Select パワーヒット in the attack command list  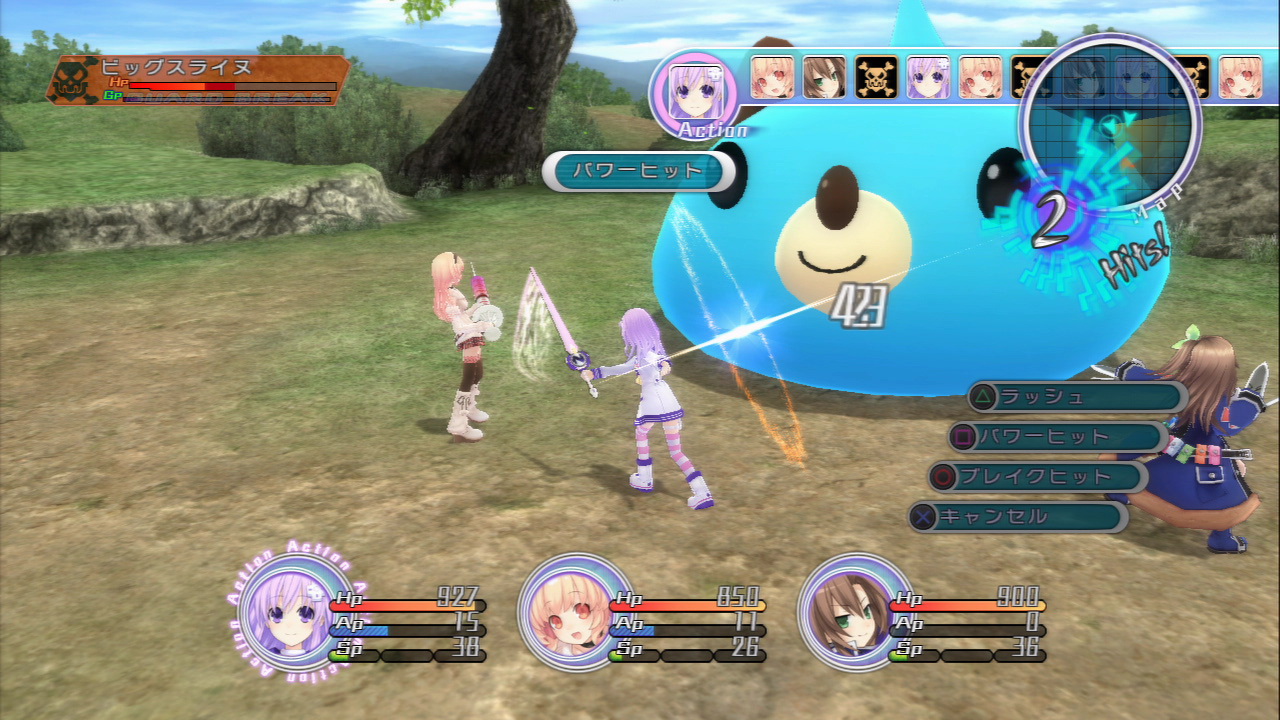point(1058,437)
